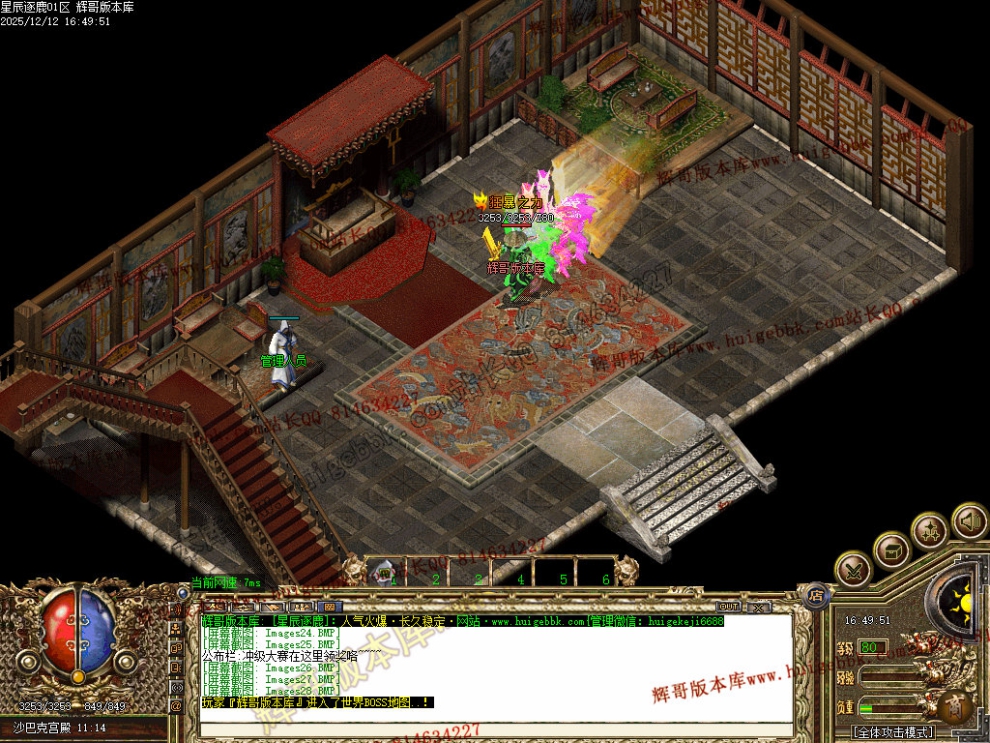This screenshot has height=743, width=990.
Task: Click the @ chat channel button
Action: 177,705
